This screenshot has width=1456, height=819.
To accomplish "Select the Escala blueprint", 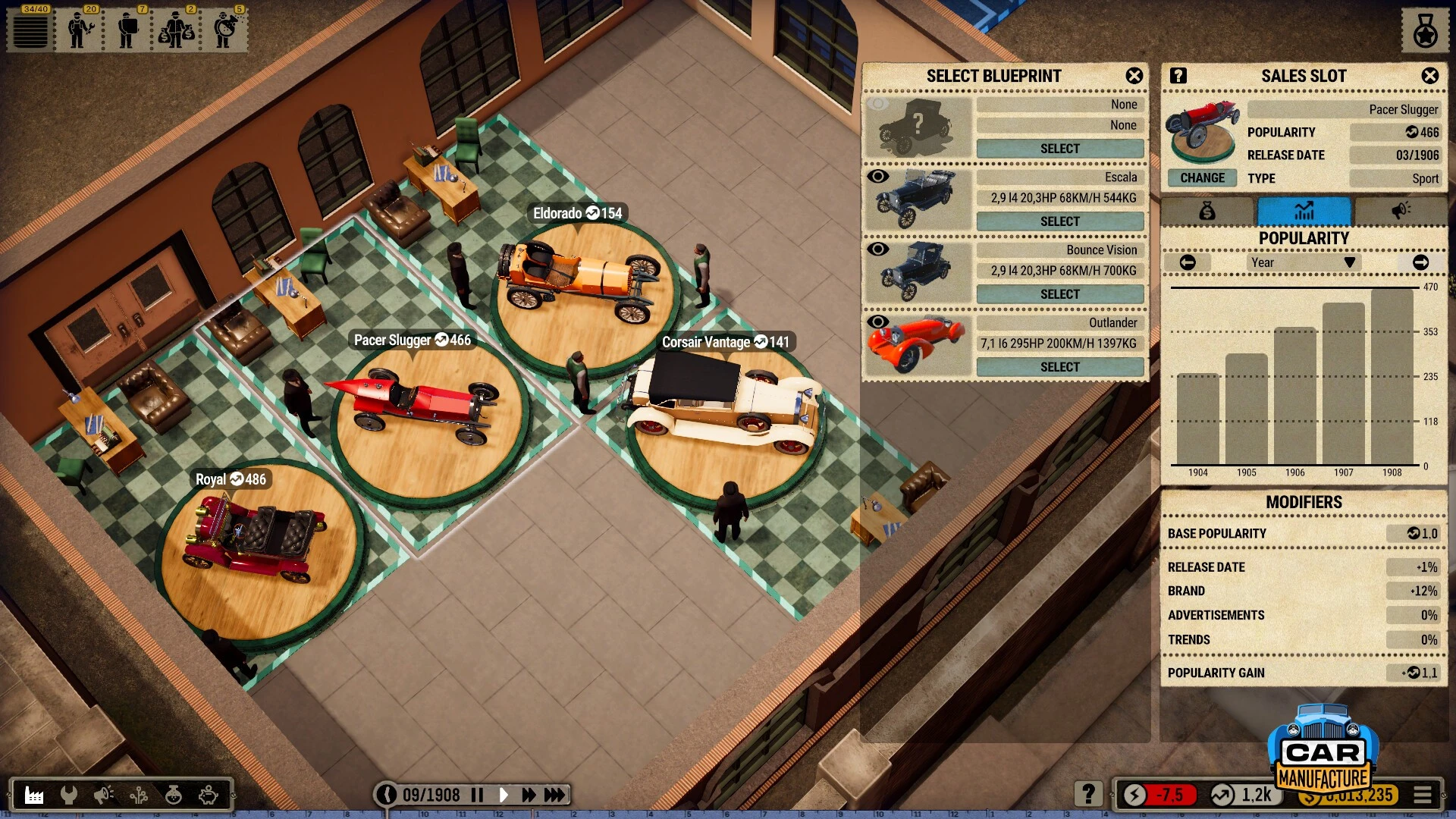I will click(1059, 221).
